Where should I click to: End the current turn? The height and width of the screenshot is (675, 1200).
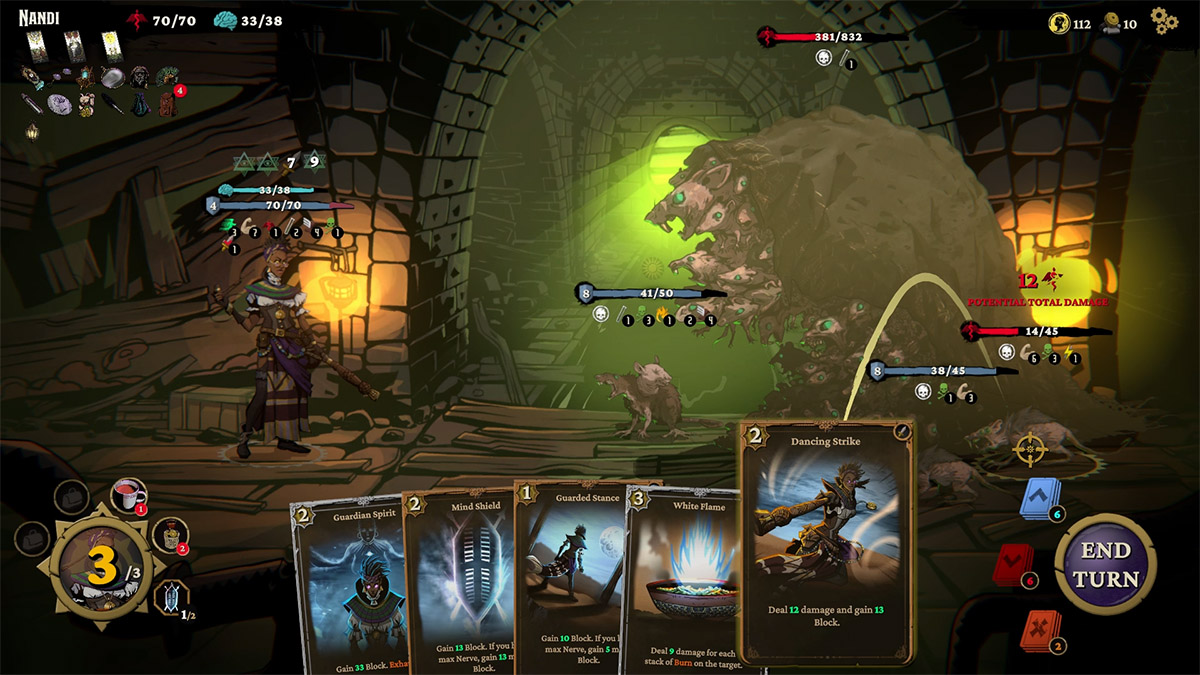[x=1108, y=565]
